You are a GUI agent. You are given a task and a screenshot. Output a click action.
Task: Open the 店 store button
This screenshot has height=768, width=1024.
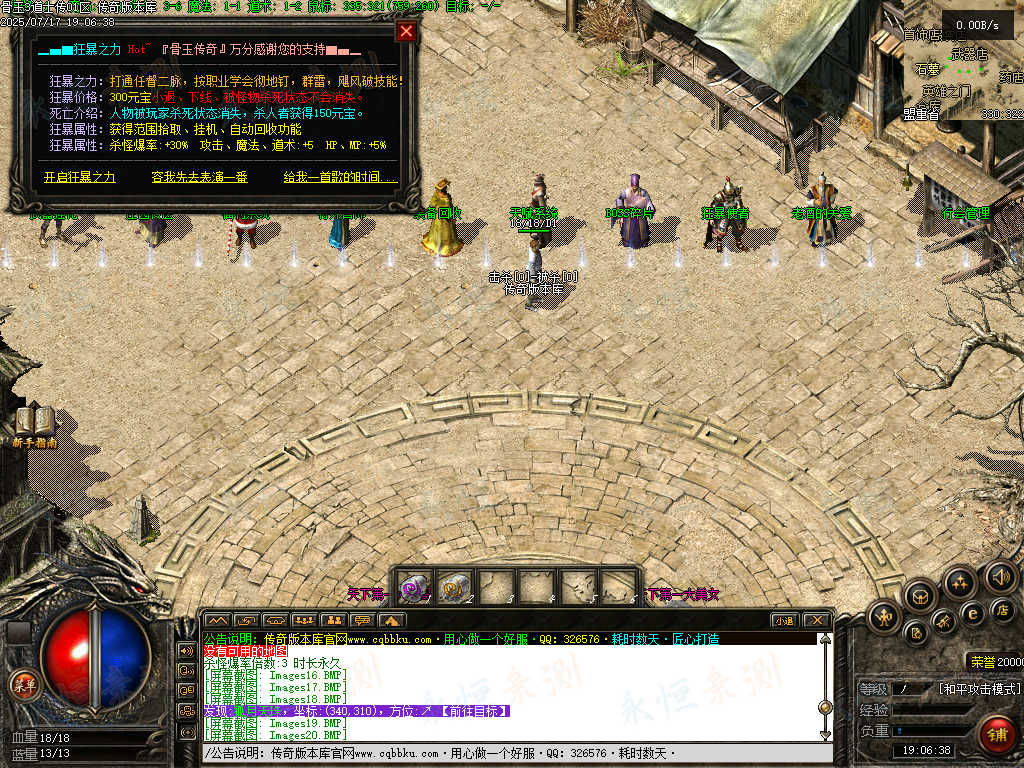pos(1000,608)
